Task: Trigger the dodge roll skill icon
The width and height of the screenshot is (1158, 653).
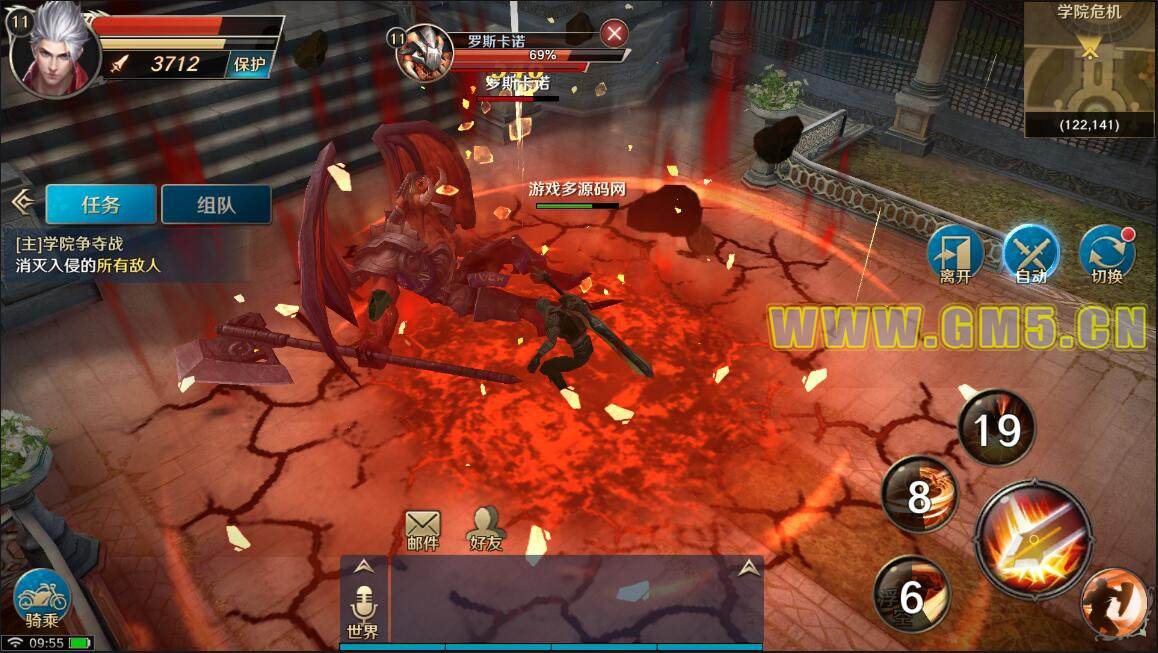Action: [1117, 603]
